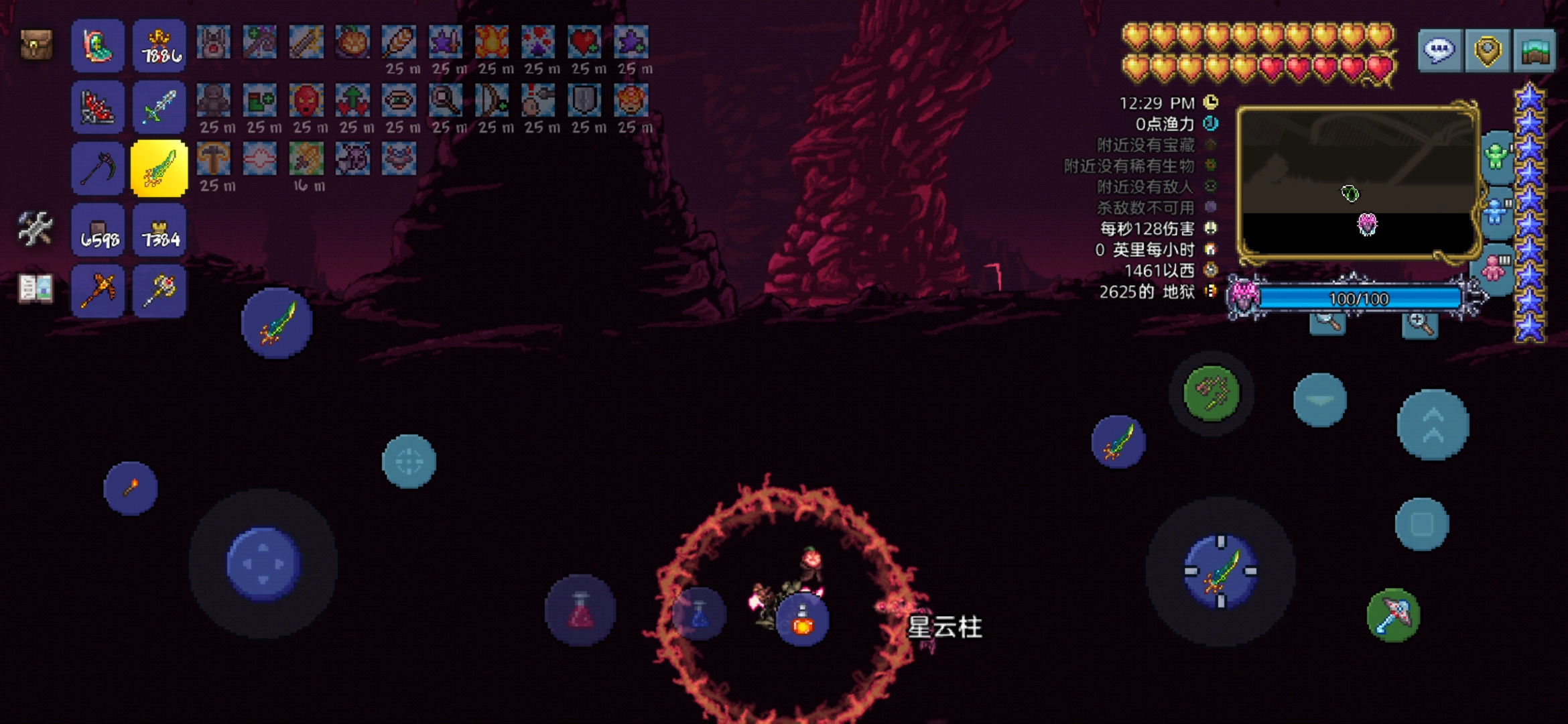Tap the gold map pin button
Viewport: 1568px width, 724px height.
[x=1487, y=50]
